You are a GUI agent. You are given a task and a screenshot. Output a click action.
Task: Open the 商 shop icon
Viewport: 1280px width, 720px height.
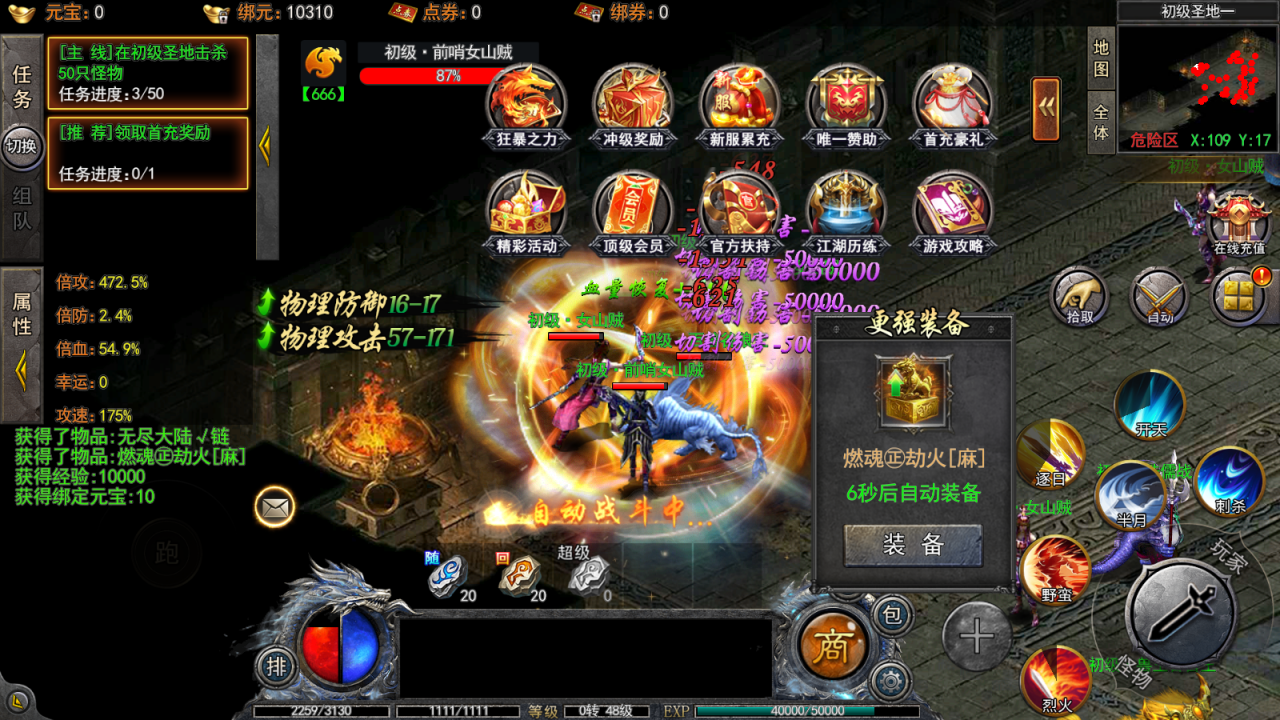[x=837, y=645]
